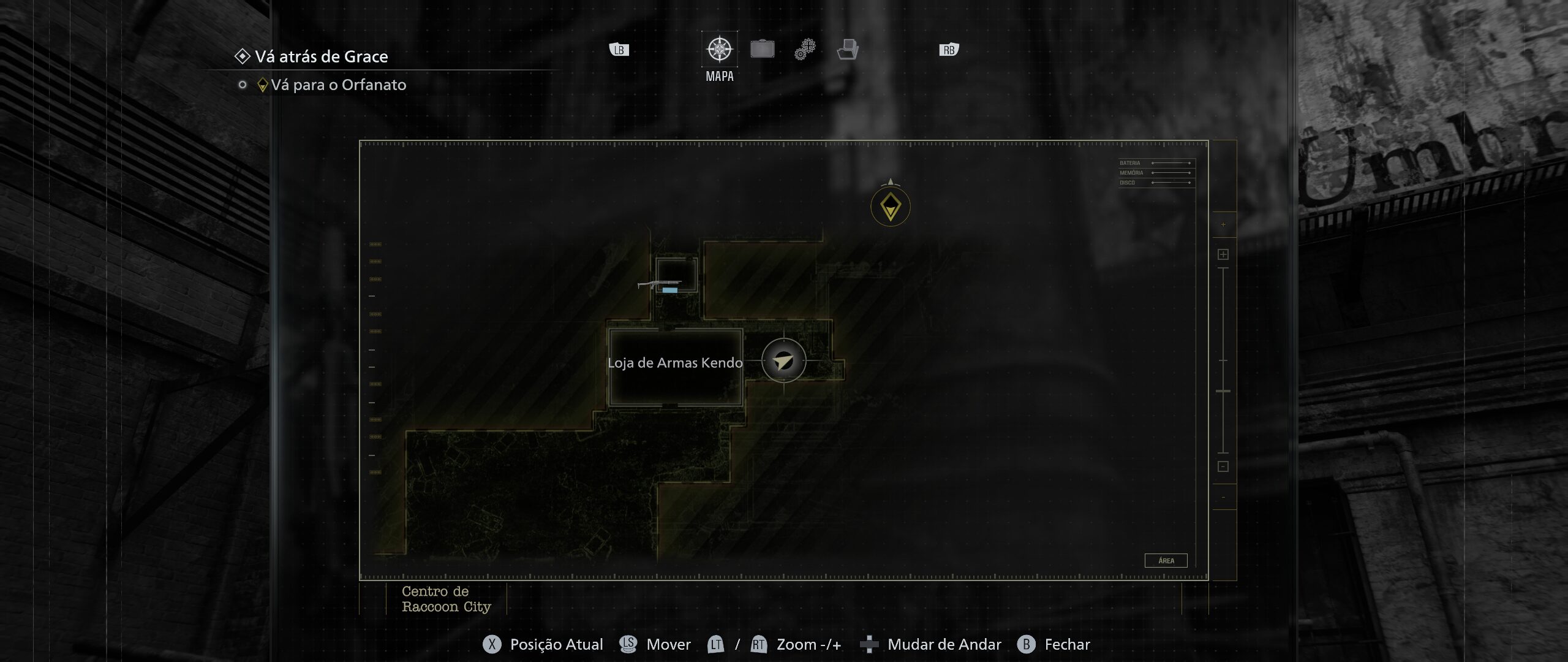Click the Vá atrás de Grace mission title
Screen dimensions: 1568x662
[321, 57]
